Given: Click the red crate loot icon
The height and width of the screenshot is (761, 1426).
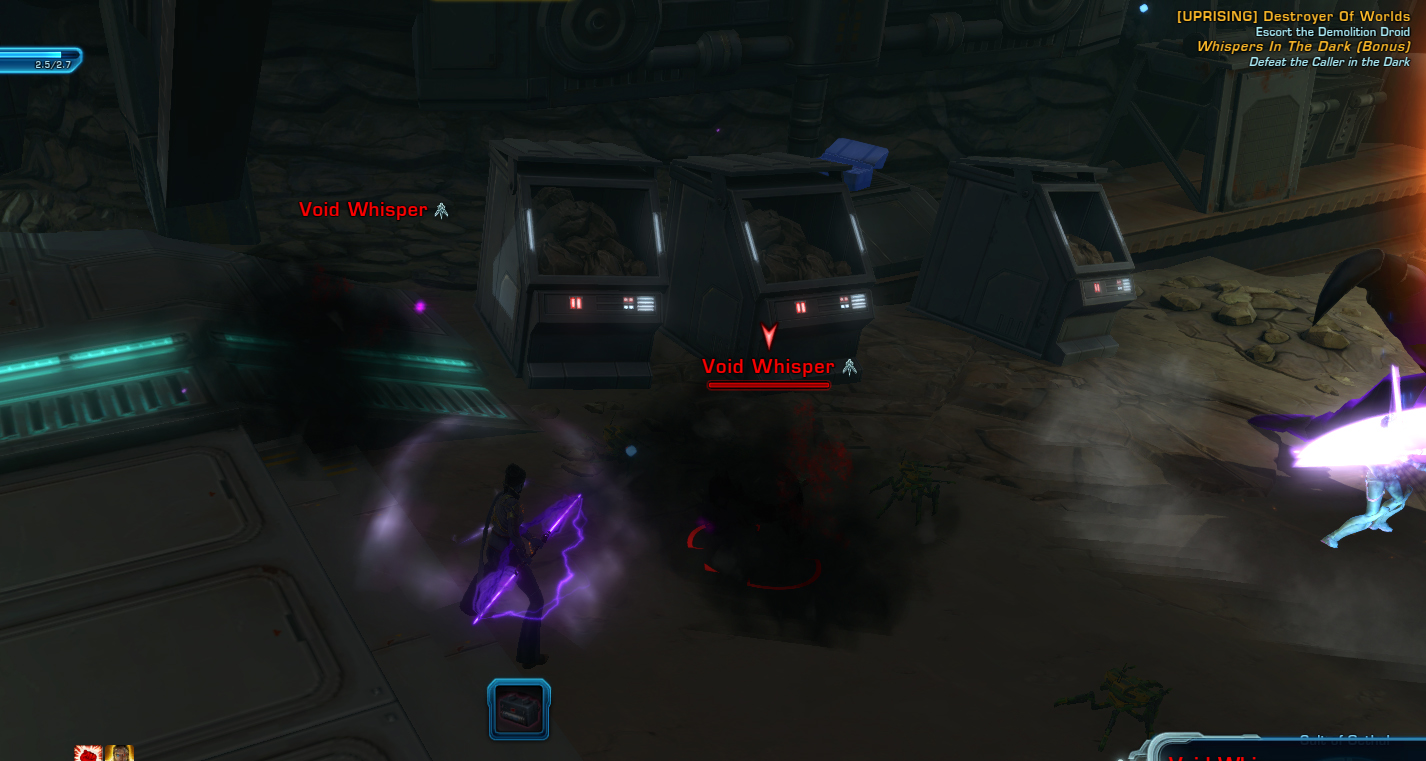Looking at the screenshot, I should 519,710.
